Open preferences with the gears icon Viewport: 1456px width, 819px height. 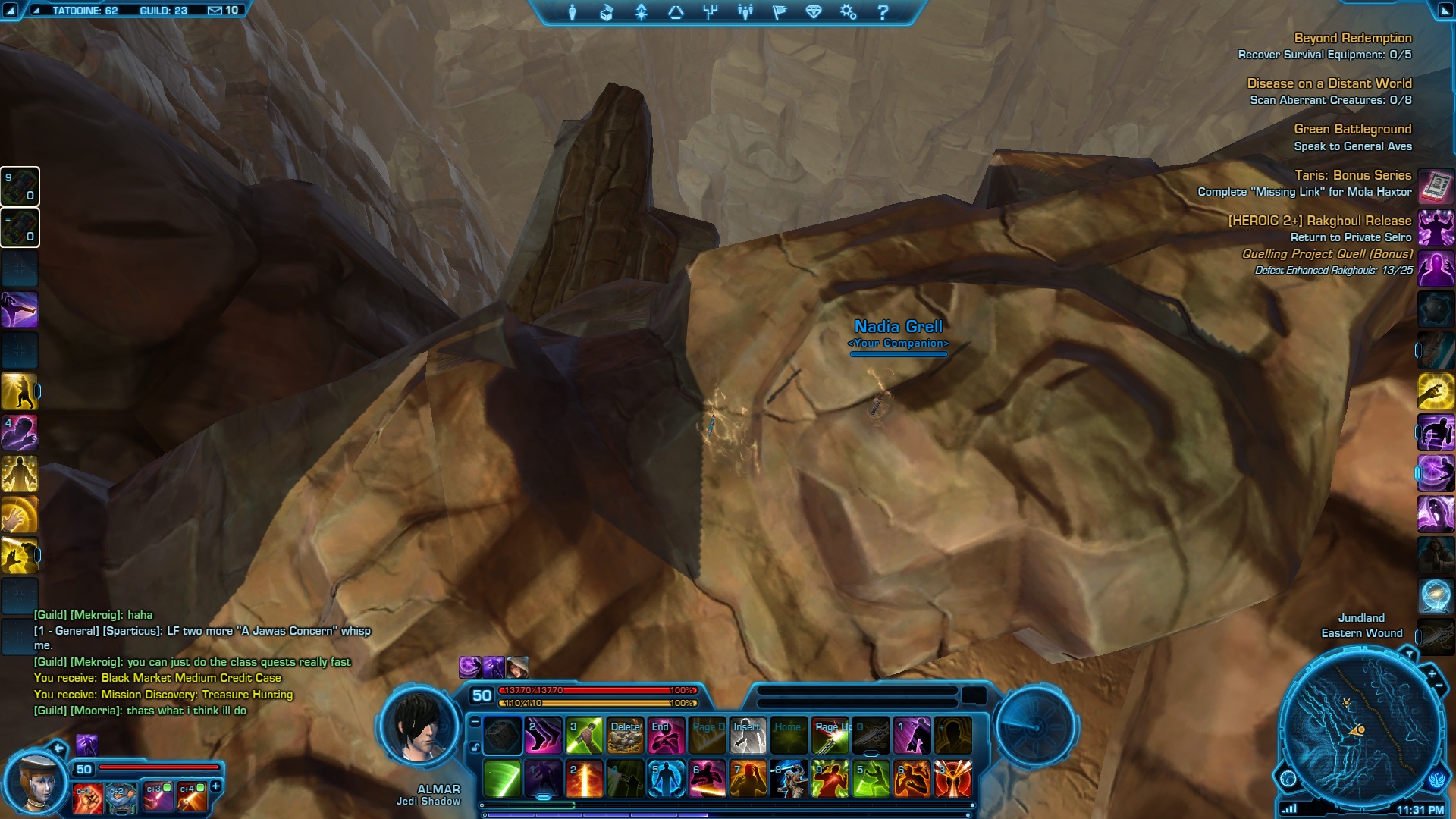(848, 12)
